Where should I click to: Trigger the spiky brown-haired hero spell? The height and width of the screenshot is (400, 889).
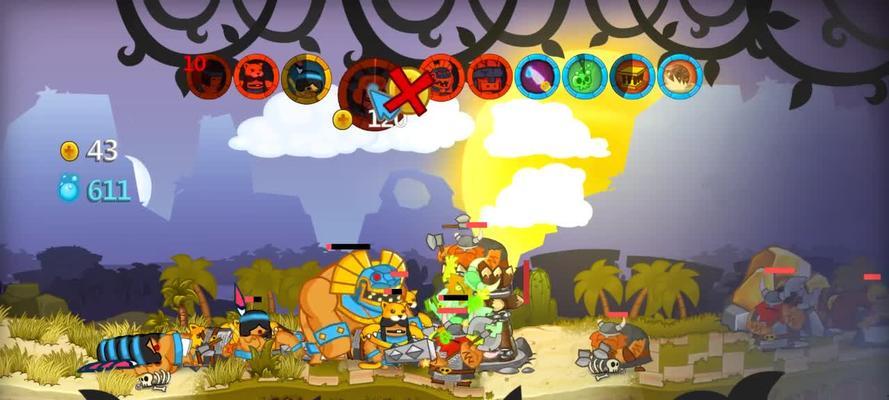coord(680,76)
